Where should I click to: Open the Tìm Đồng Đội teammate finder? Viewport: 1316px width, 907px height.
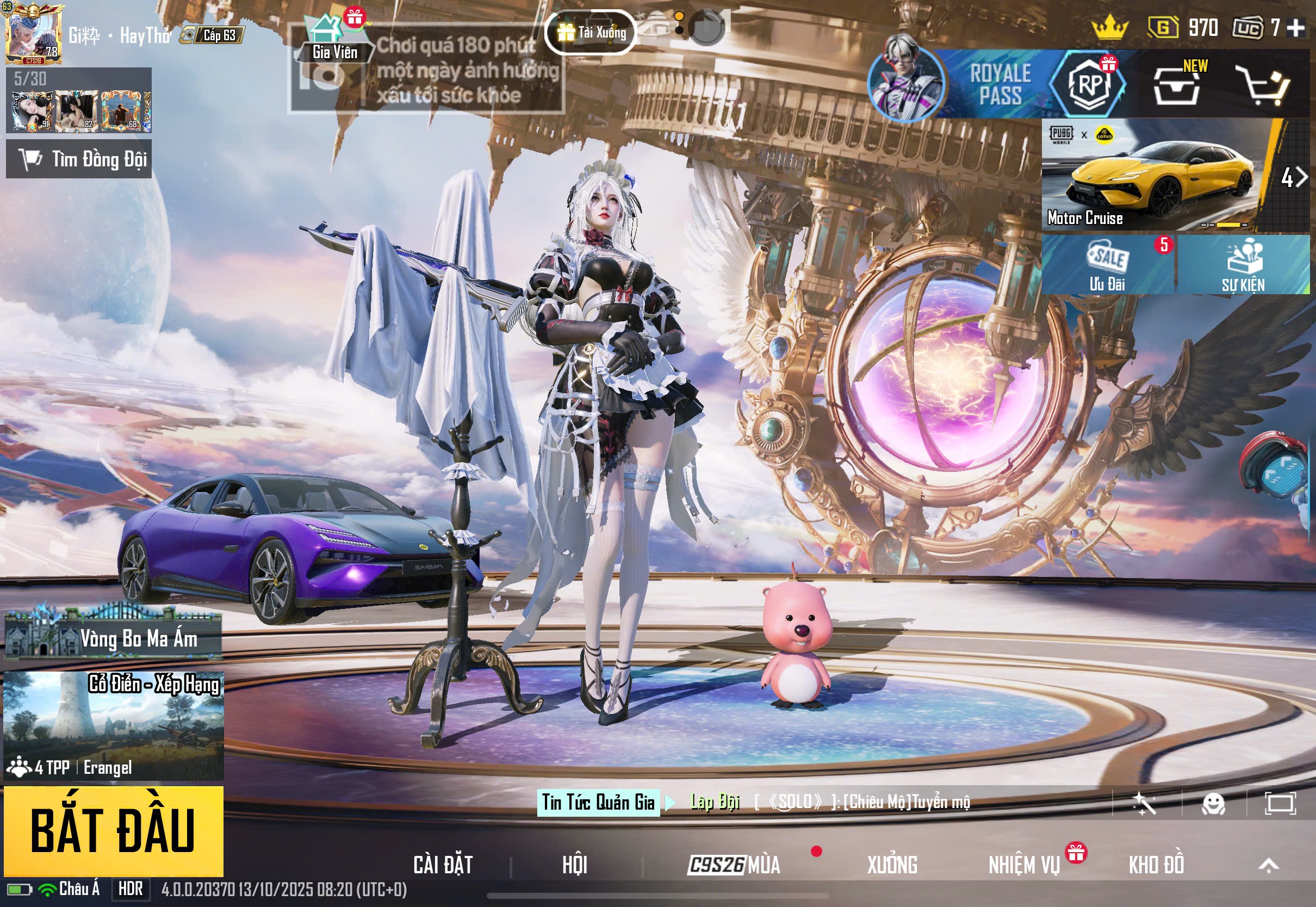[x=79, y=159]
